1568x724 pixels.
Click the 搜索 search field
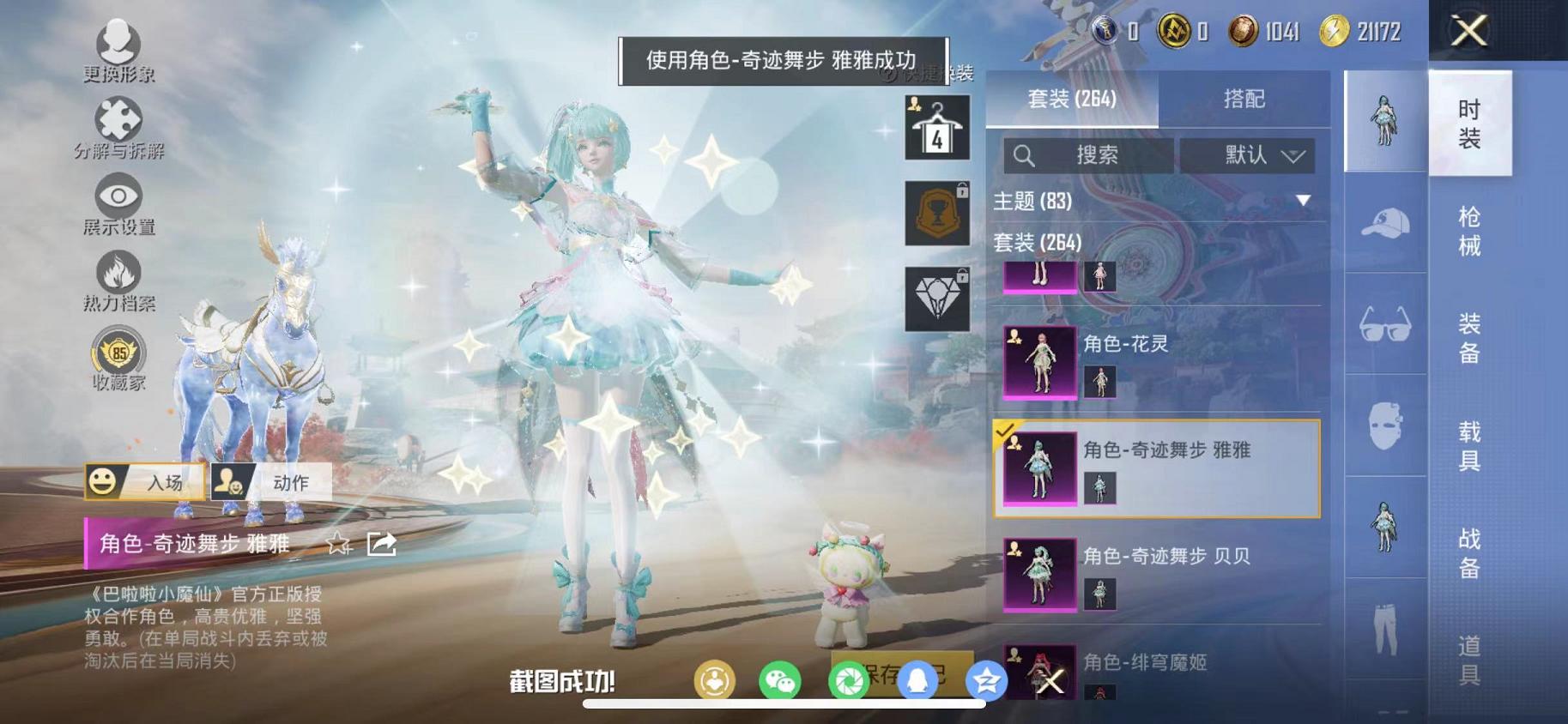[x=1088, y=155]
